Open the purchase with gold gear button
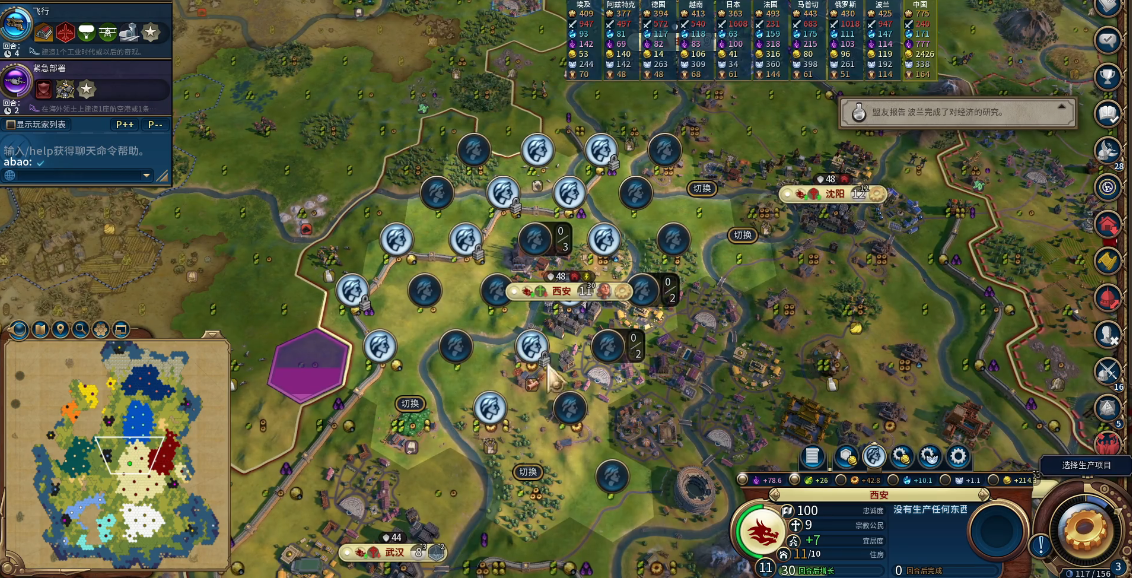The image size is (1132, 578). point(902,457)
